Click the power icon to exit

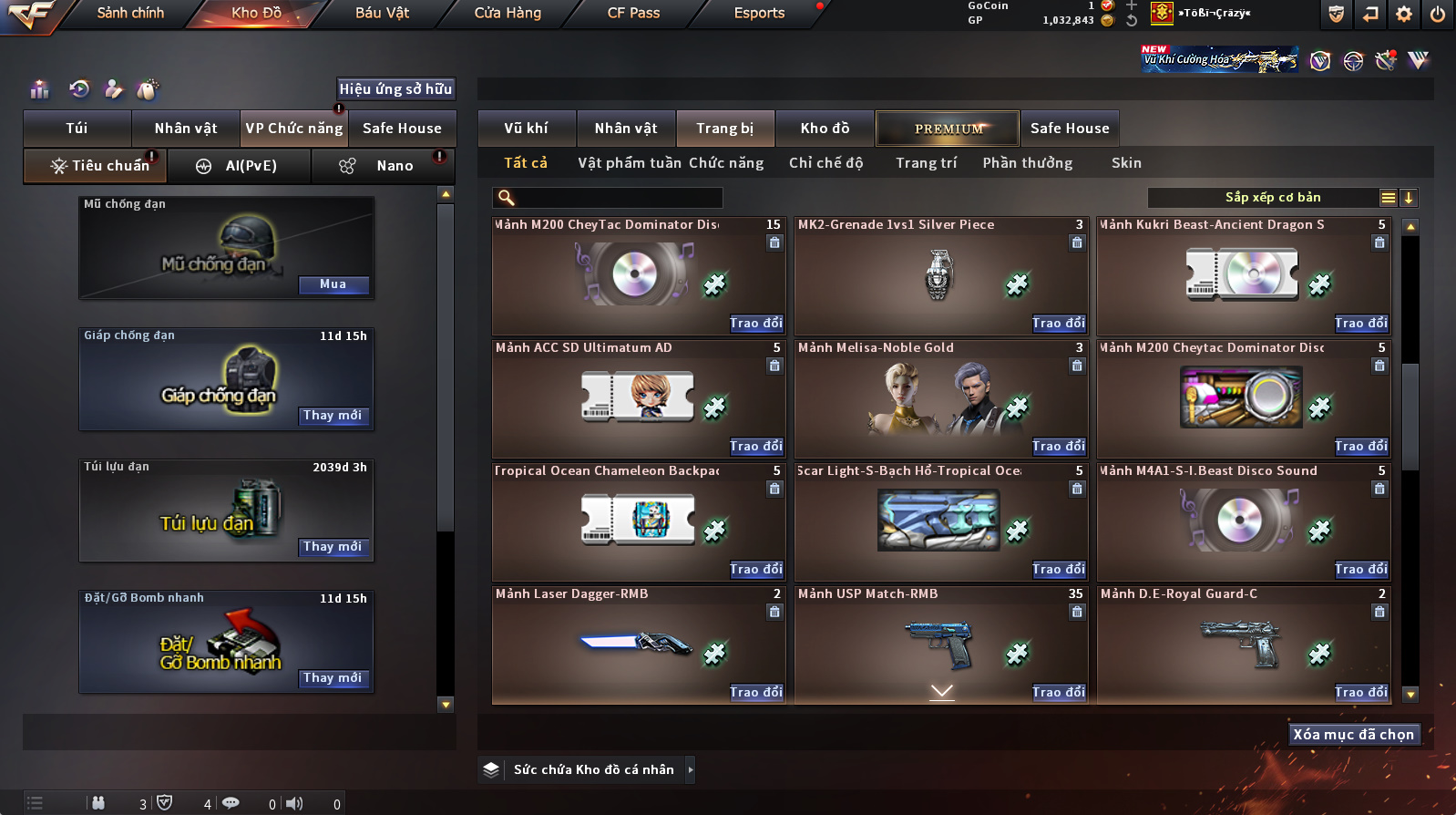[x=1438, y=14]
